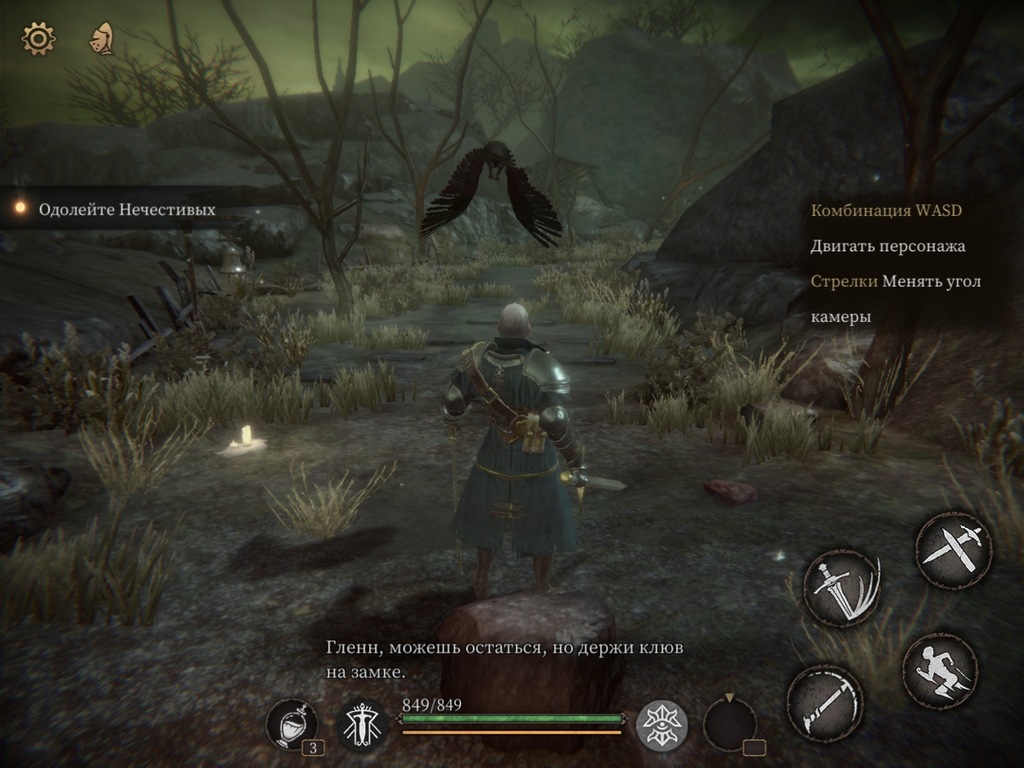The width and height of the screenshot is (1024, 768).
Task: Open the gear settings menu
Action: 39,39
